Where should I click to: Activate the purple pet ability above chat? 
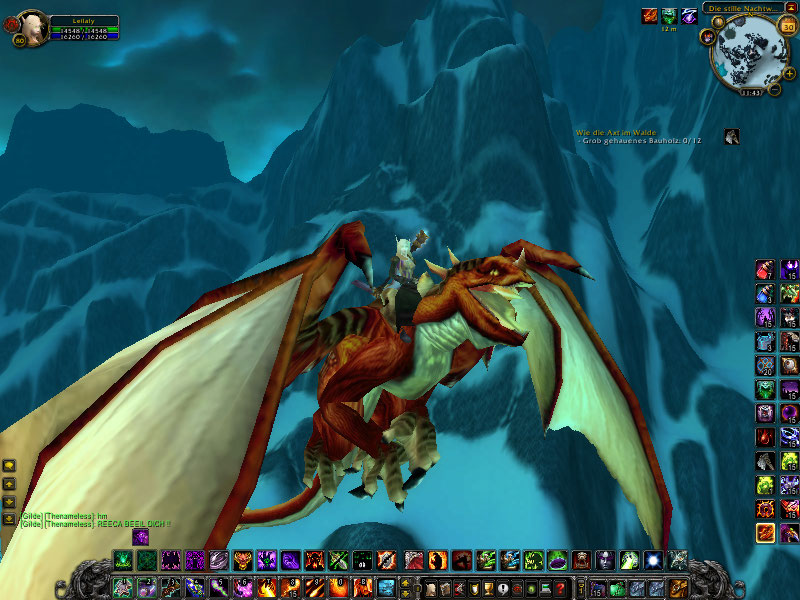point(140,537)
